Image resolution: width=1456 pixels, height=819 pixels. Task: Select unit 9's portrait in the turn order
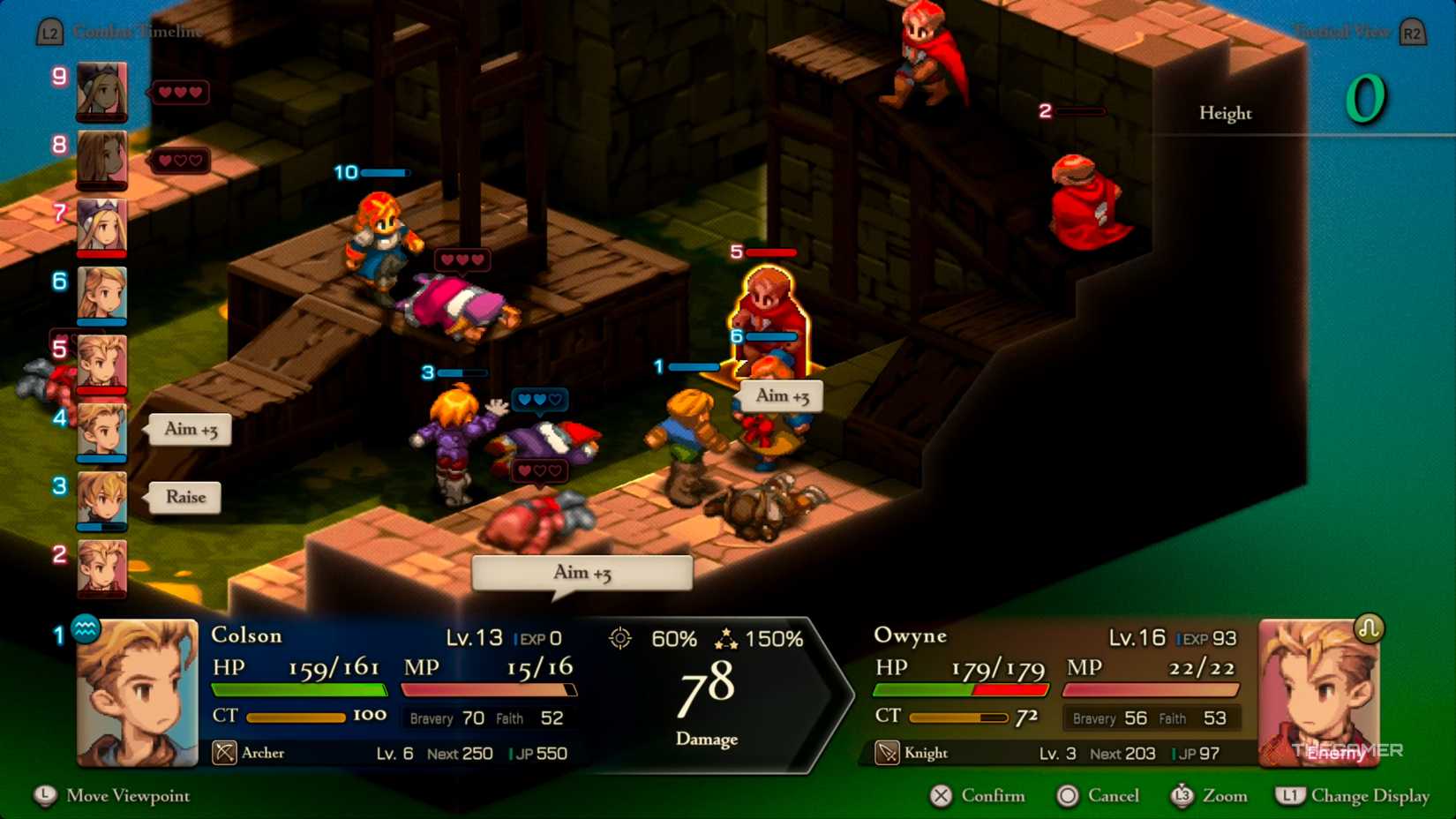(x=101, y=91)
